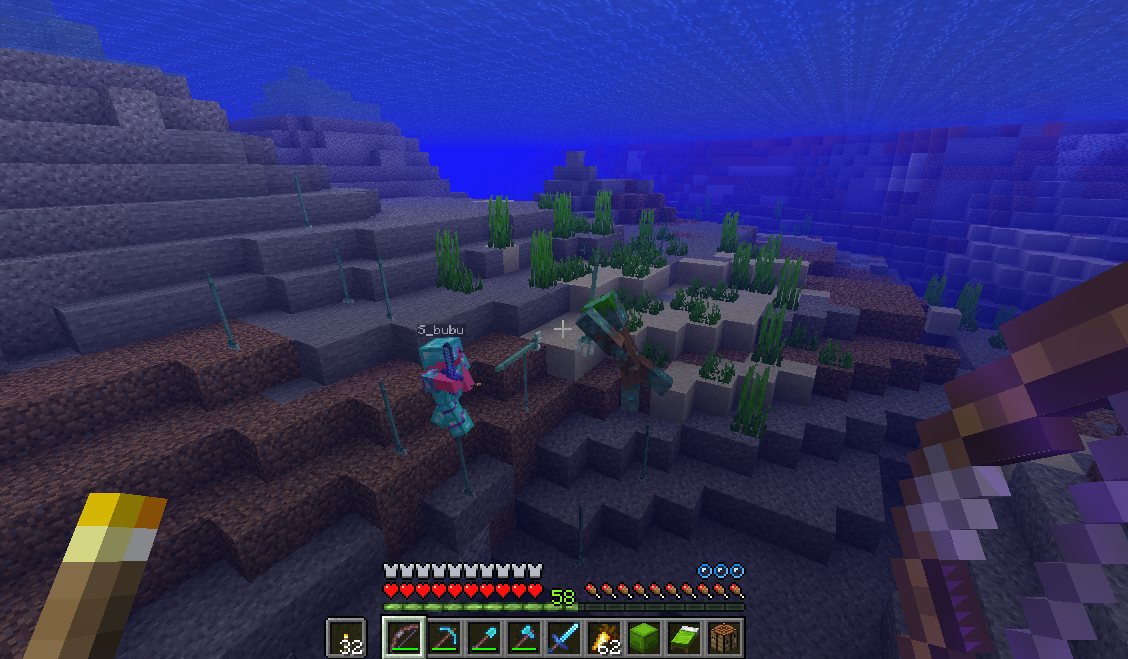Screen dimensions: 1128x659
Task: Choose the green slime block slot
Action: 643,637
